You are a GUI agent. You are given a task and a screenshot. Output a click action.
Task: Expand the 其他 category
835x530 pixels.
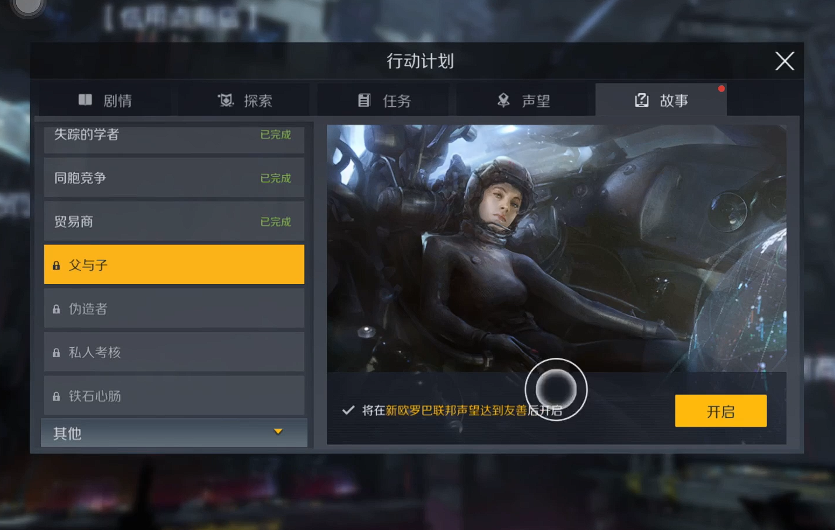pos(173,433)
